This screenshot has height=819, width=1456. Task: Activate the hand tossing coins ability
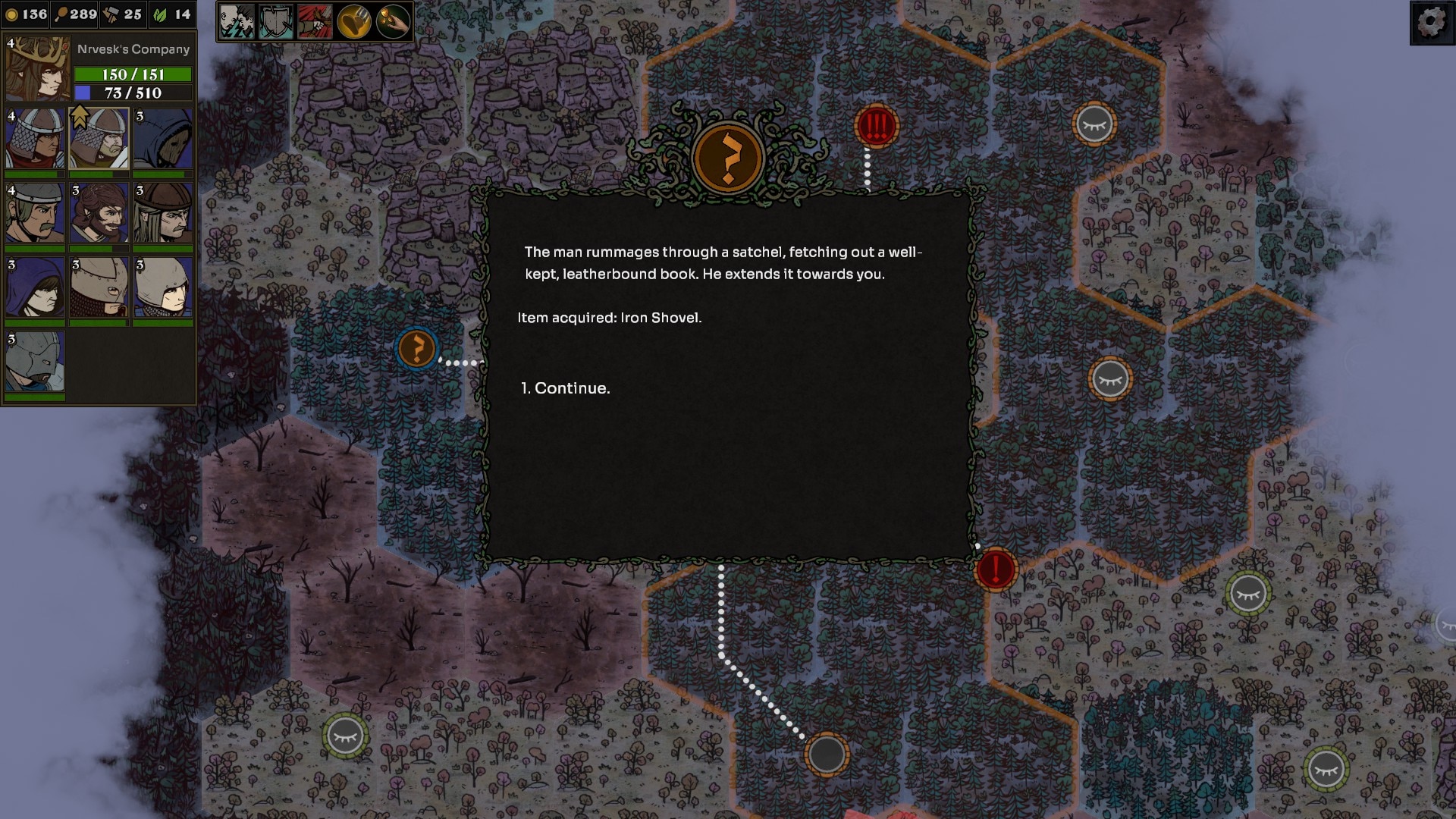click(x=394, y=21)
